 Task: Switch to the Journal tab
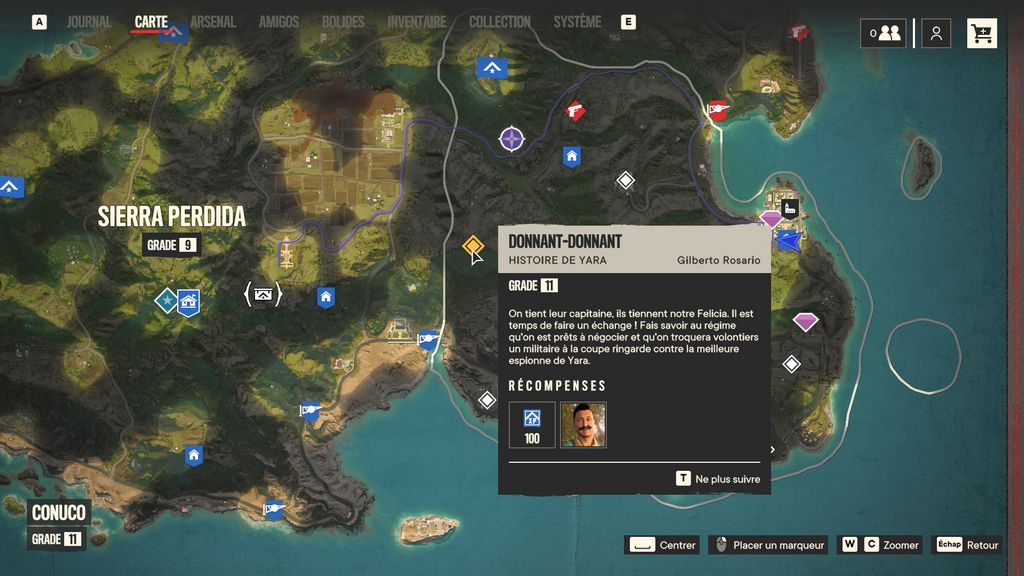[89, 22]
